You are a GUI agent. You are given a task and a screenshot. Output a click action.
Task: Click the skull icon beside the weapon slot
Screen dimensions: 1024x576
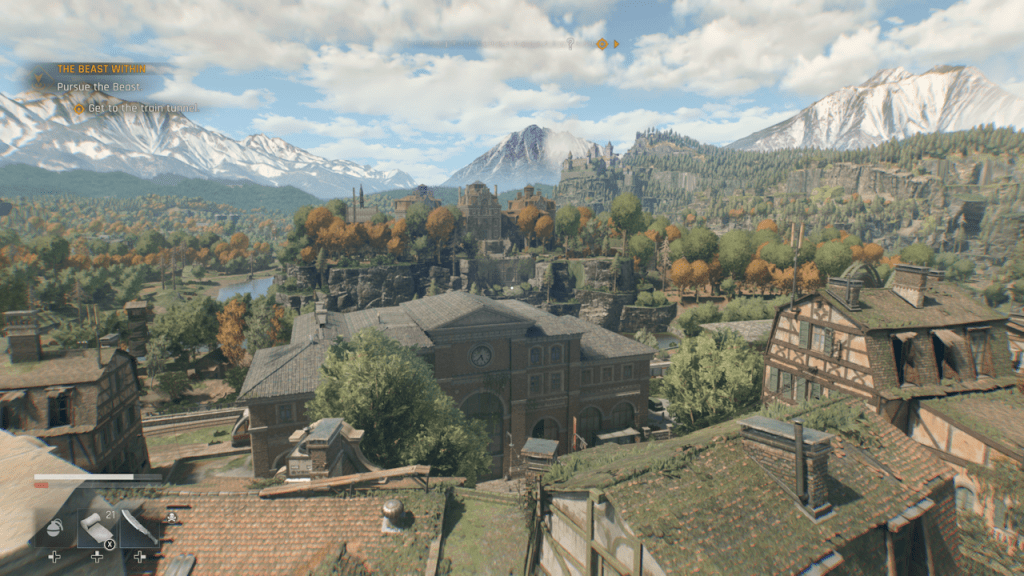point(171,517)
